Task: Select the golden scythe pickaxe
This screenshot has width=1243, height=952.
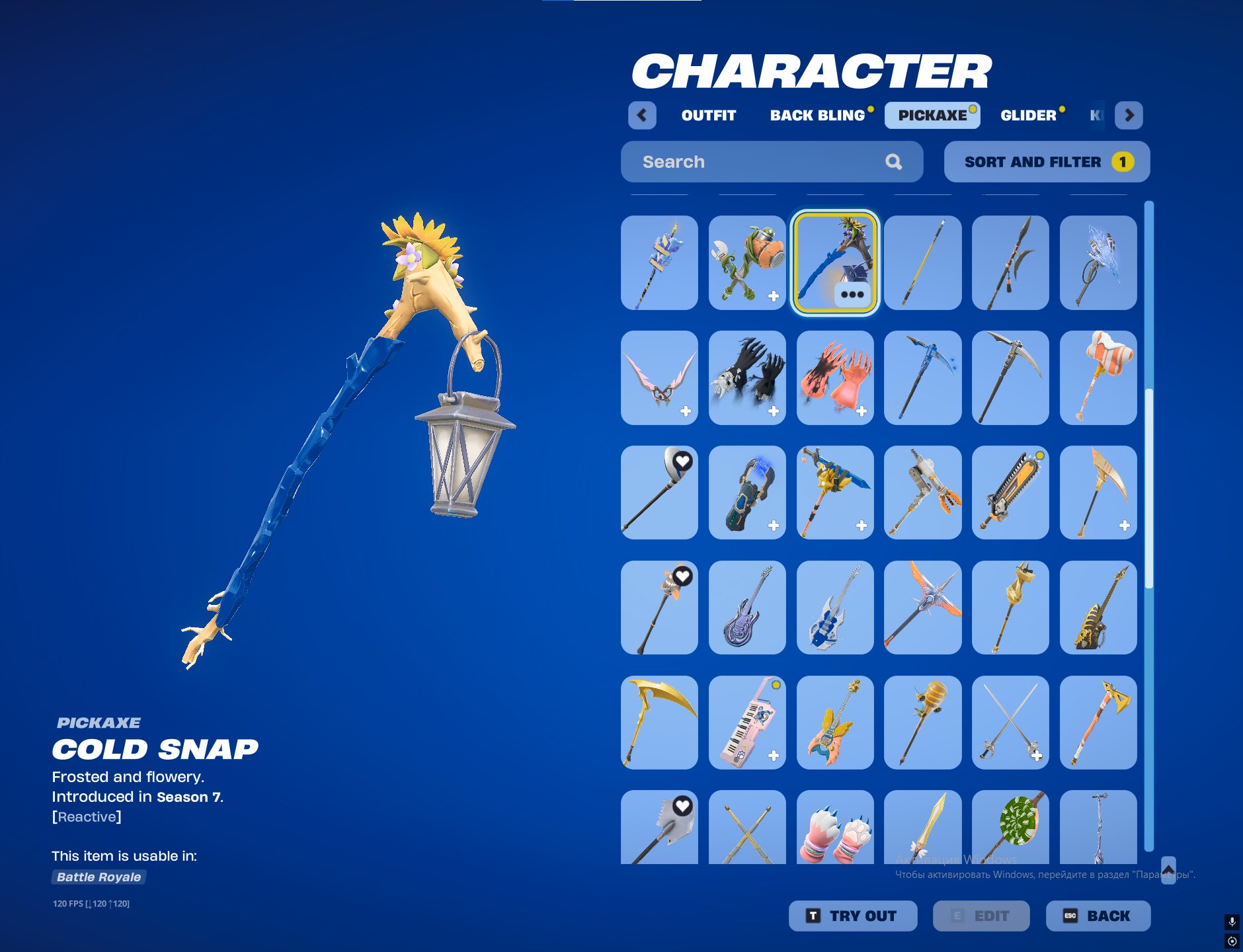Action: (659, 722)
